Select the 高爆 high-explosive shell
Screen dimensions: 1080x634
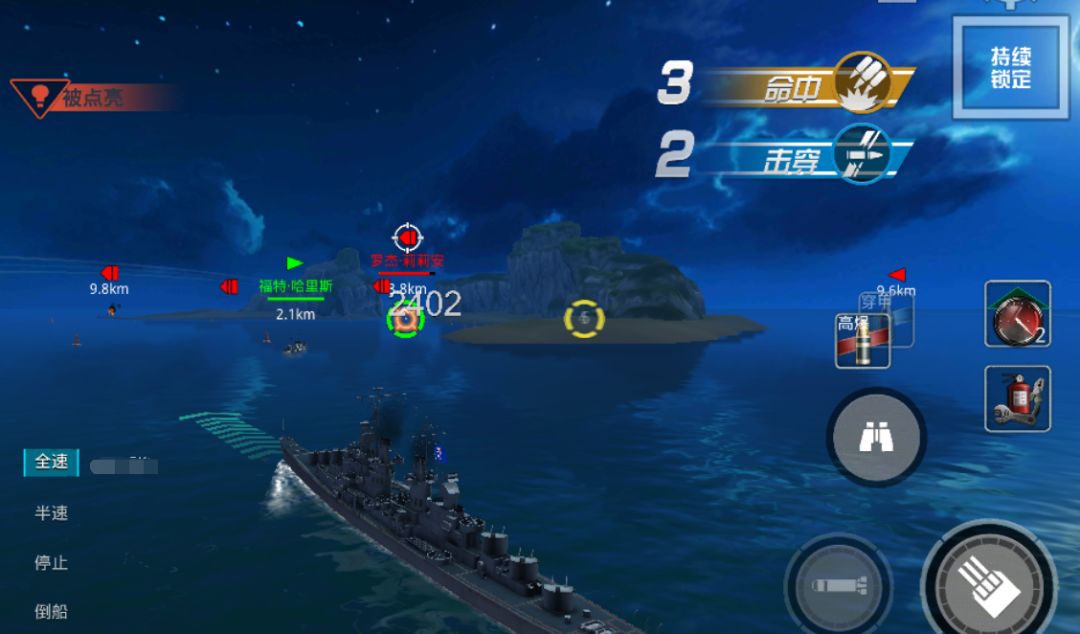862,341
